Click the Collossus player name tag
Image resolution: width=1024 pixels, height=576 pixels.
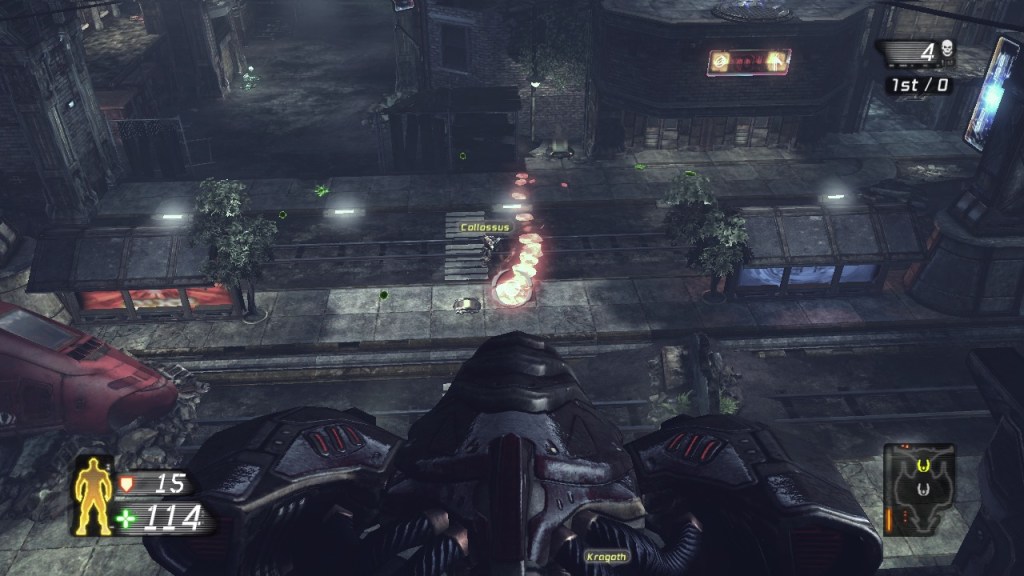coord(485,228)
